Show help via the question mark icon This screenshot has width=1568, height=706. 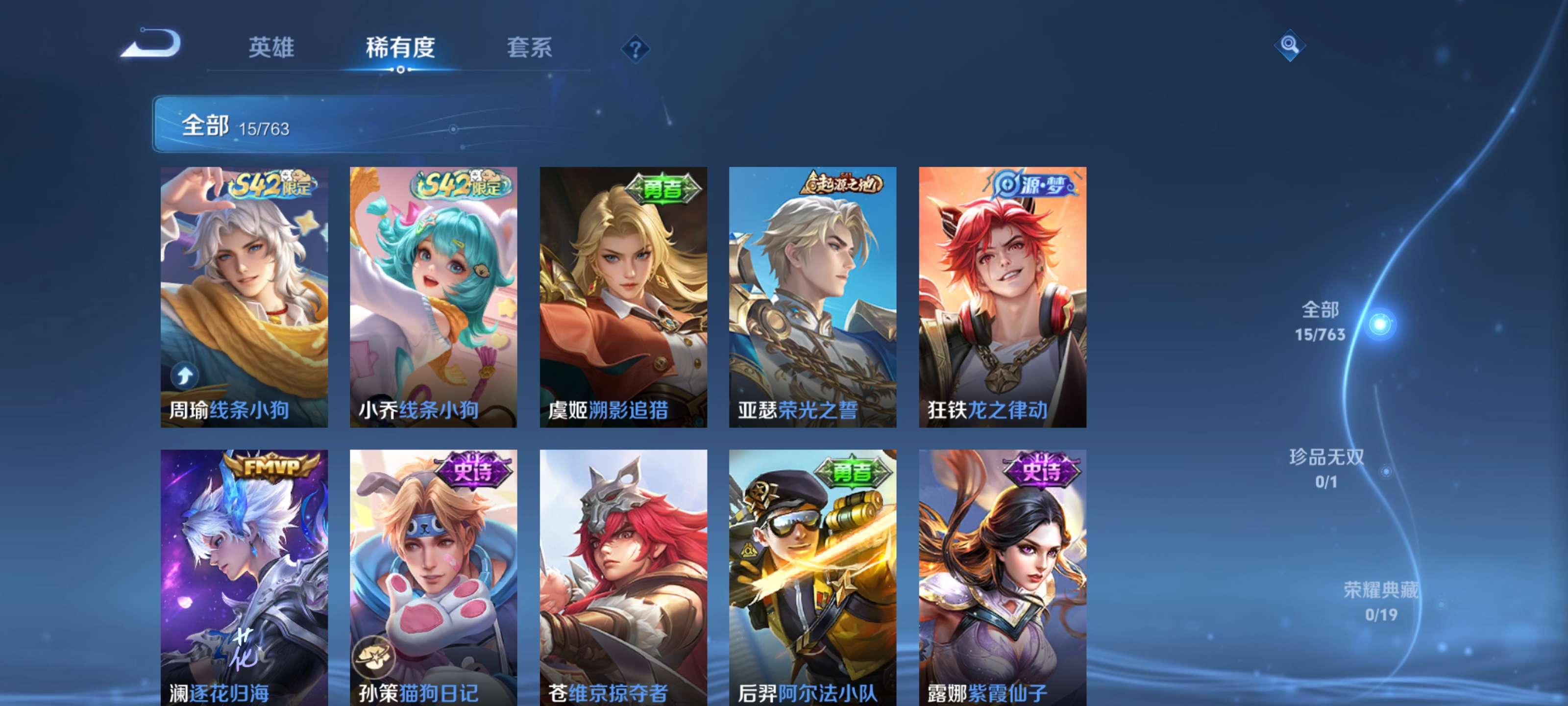(x=635, y=49)
